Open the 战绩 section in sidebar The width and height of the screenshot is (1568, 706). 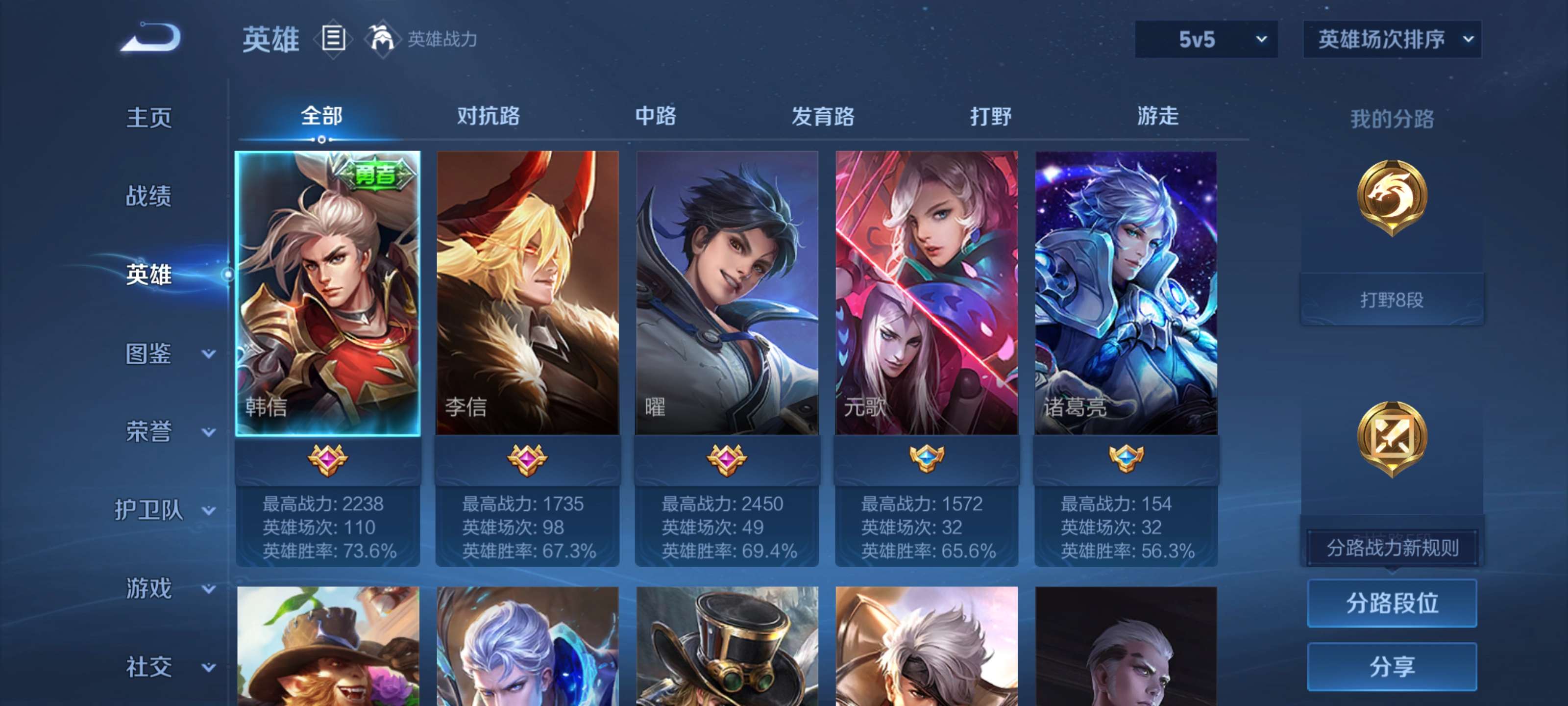click(148, 197)
